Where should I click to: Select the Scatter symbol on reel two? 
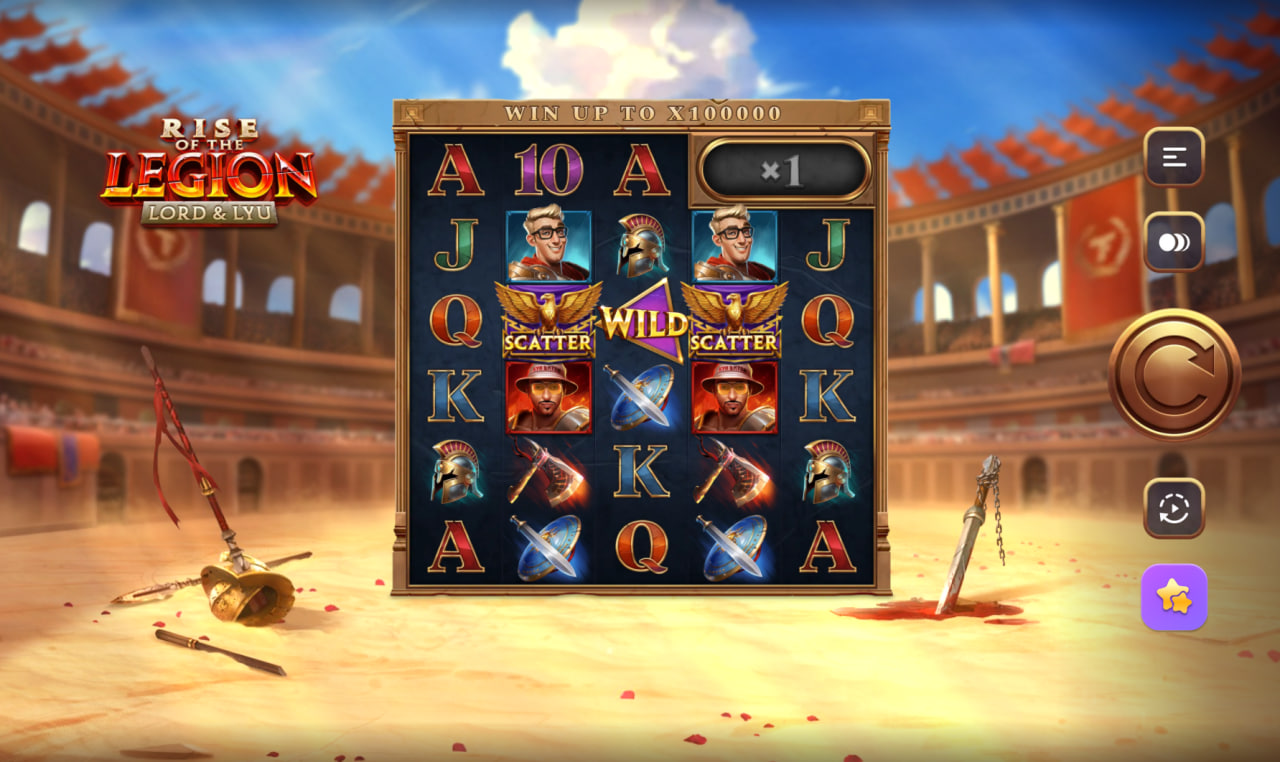[547, 322]
